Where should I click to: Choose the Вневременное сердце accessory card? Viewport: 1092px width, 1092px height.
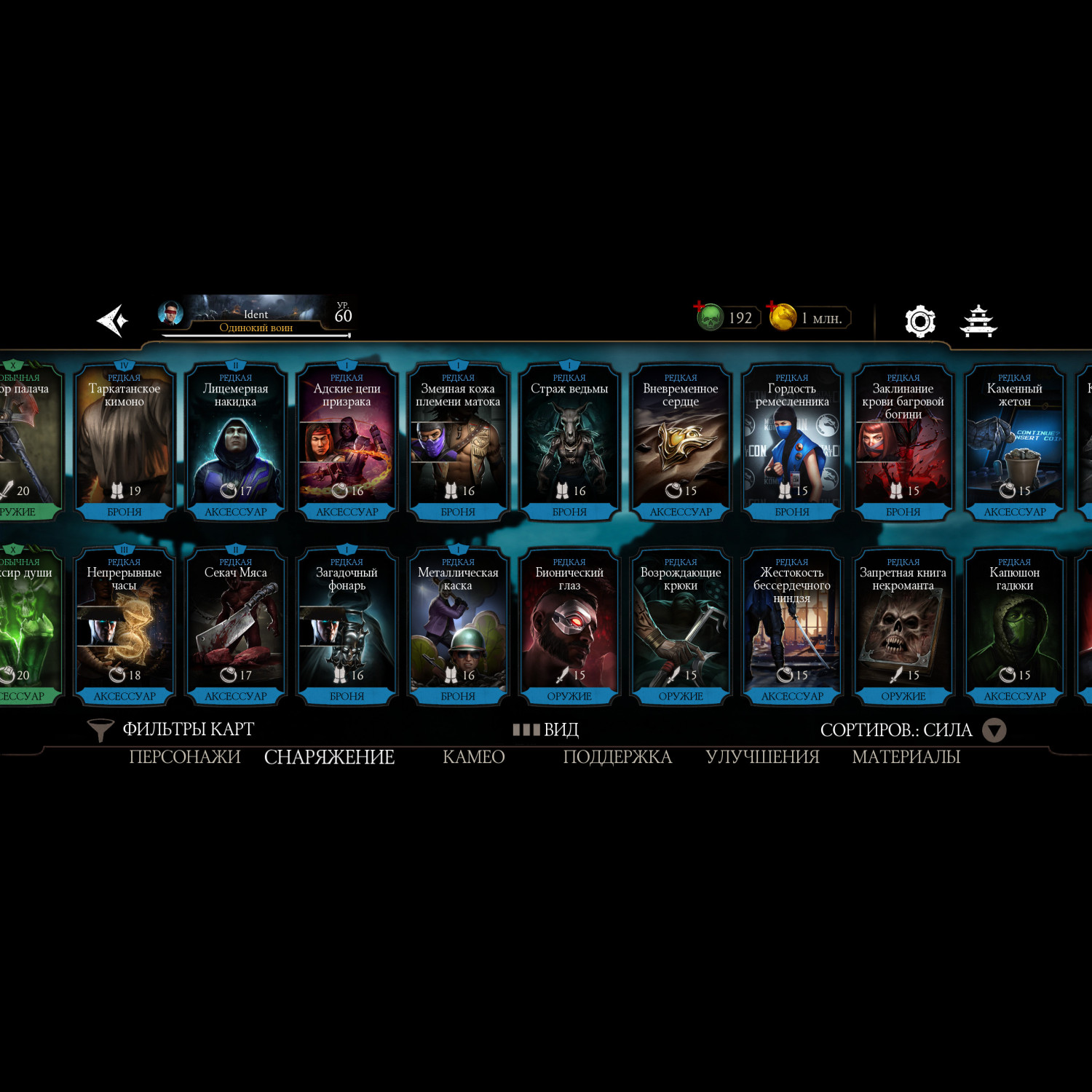pyautogui.click(x=681, y=442)
